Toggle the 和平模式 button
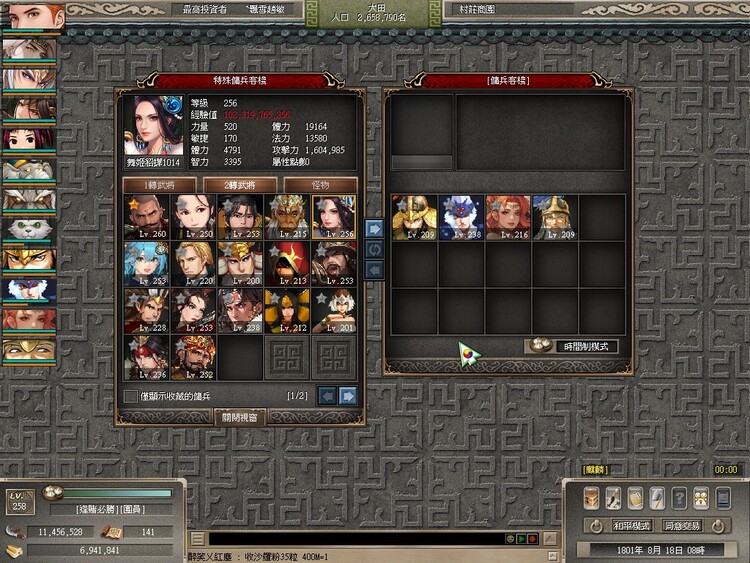 pos(632,525)
